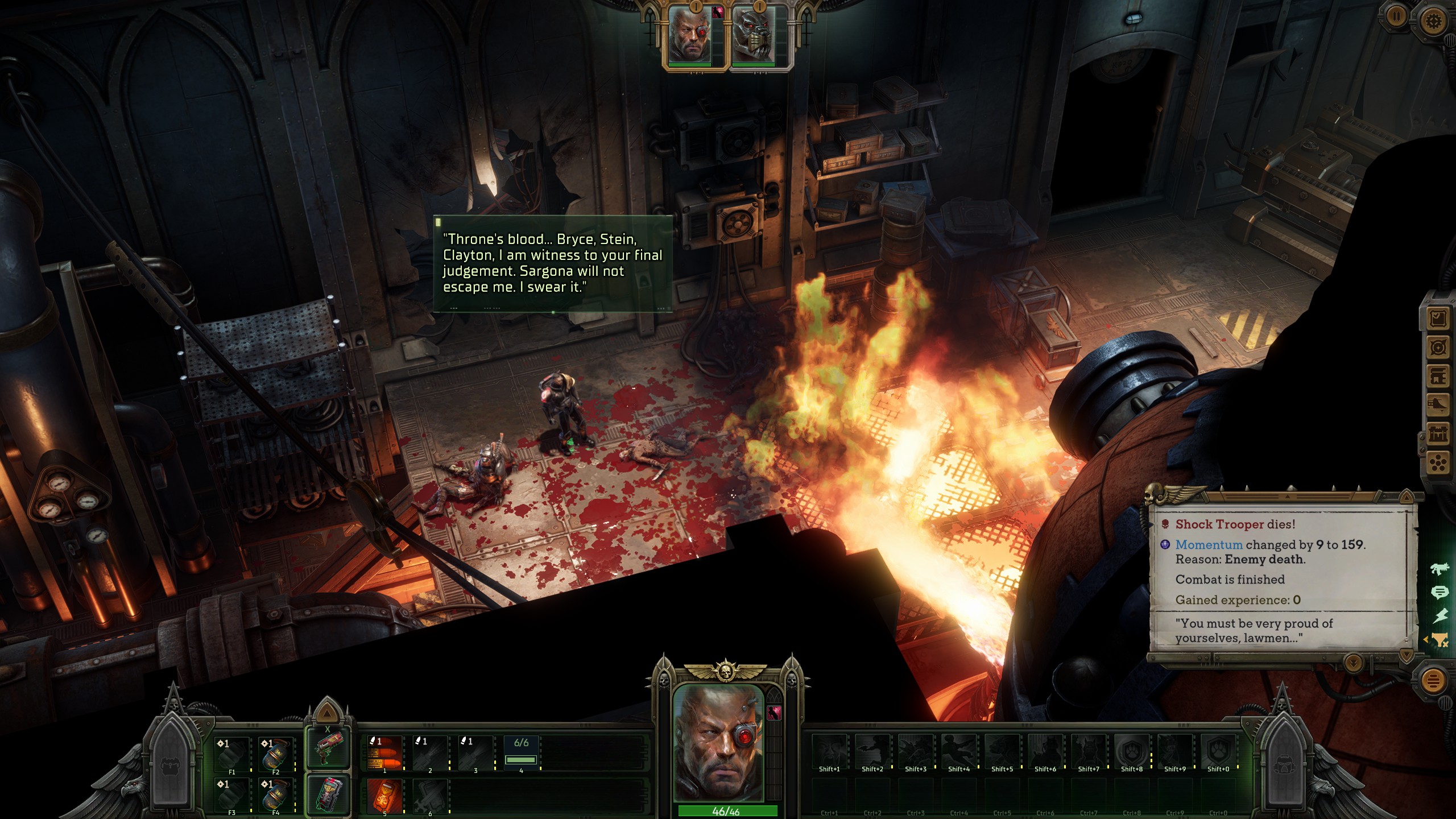Select the bearded cyborg-eye party portrait at top

click(695, 35)
